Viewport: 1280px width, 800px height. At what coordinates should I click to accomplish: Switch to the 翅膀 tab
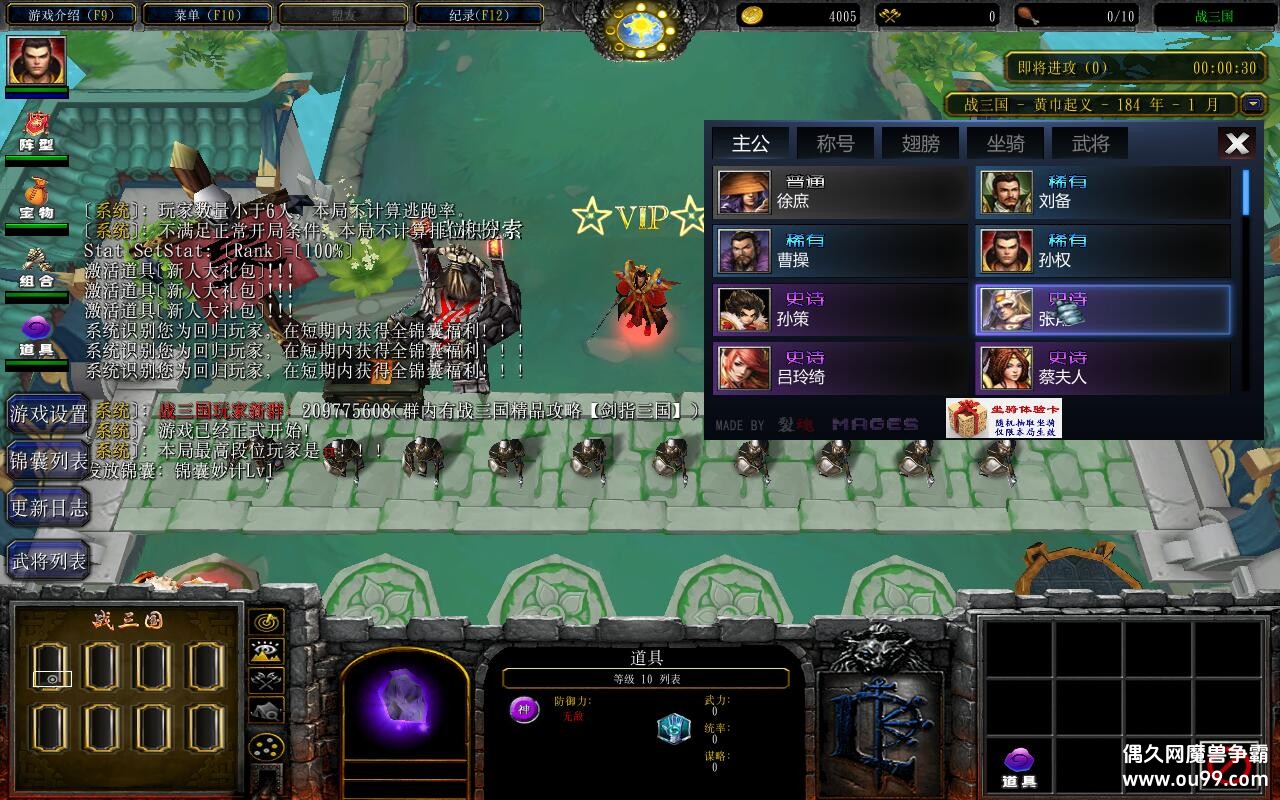coord(920,143)
